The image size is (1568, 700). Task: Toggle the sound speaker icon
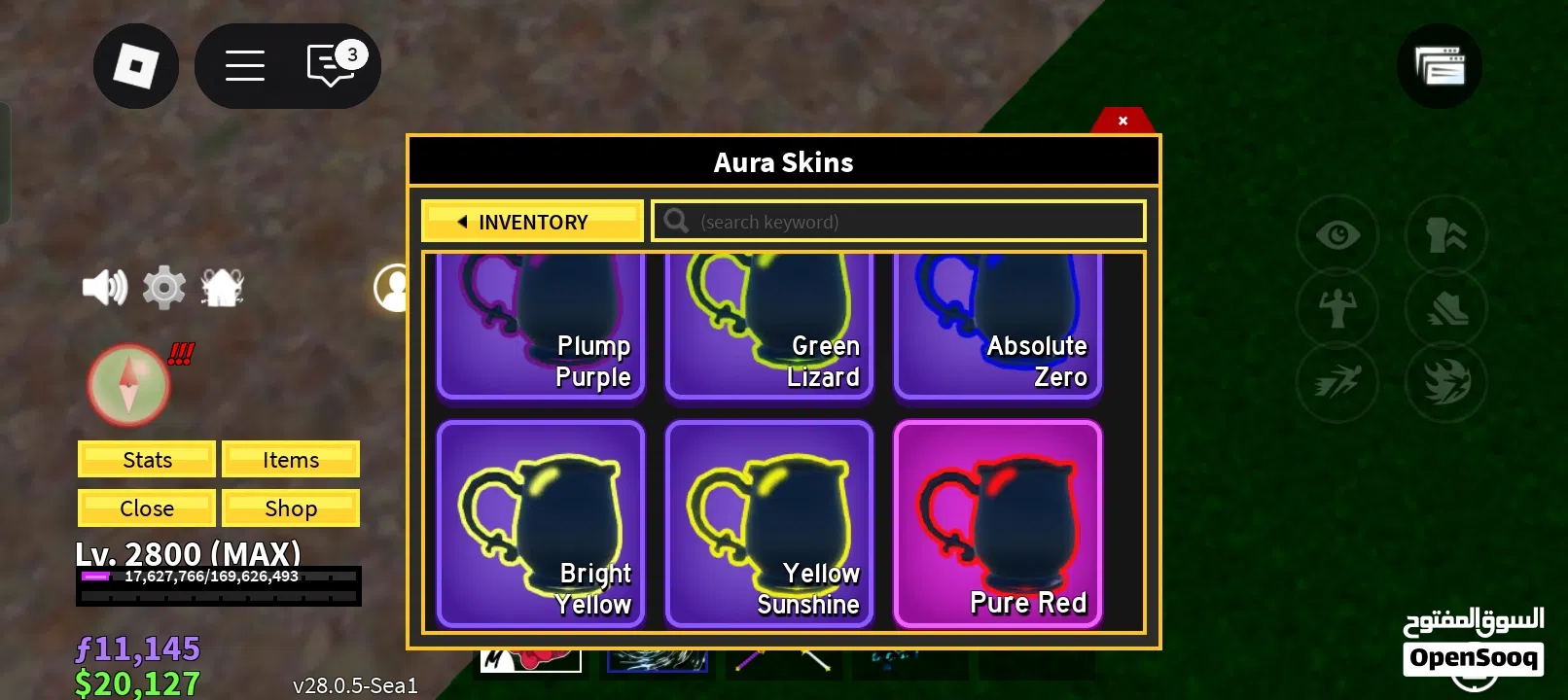tap(104, 288)
